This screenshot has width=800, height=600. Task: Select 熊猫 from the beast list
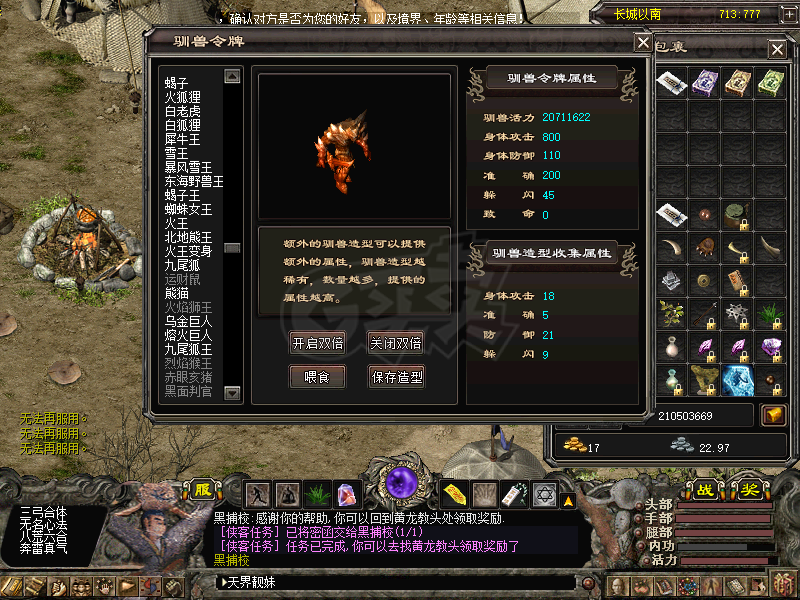(176, 293)
